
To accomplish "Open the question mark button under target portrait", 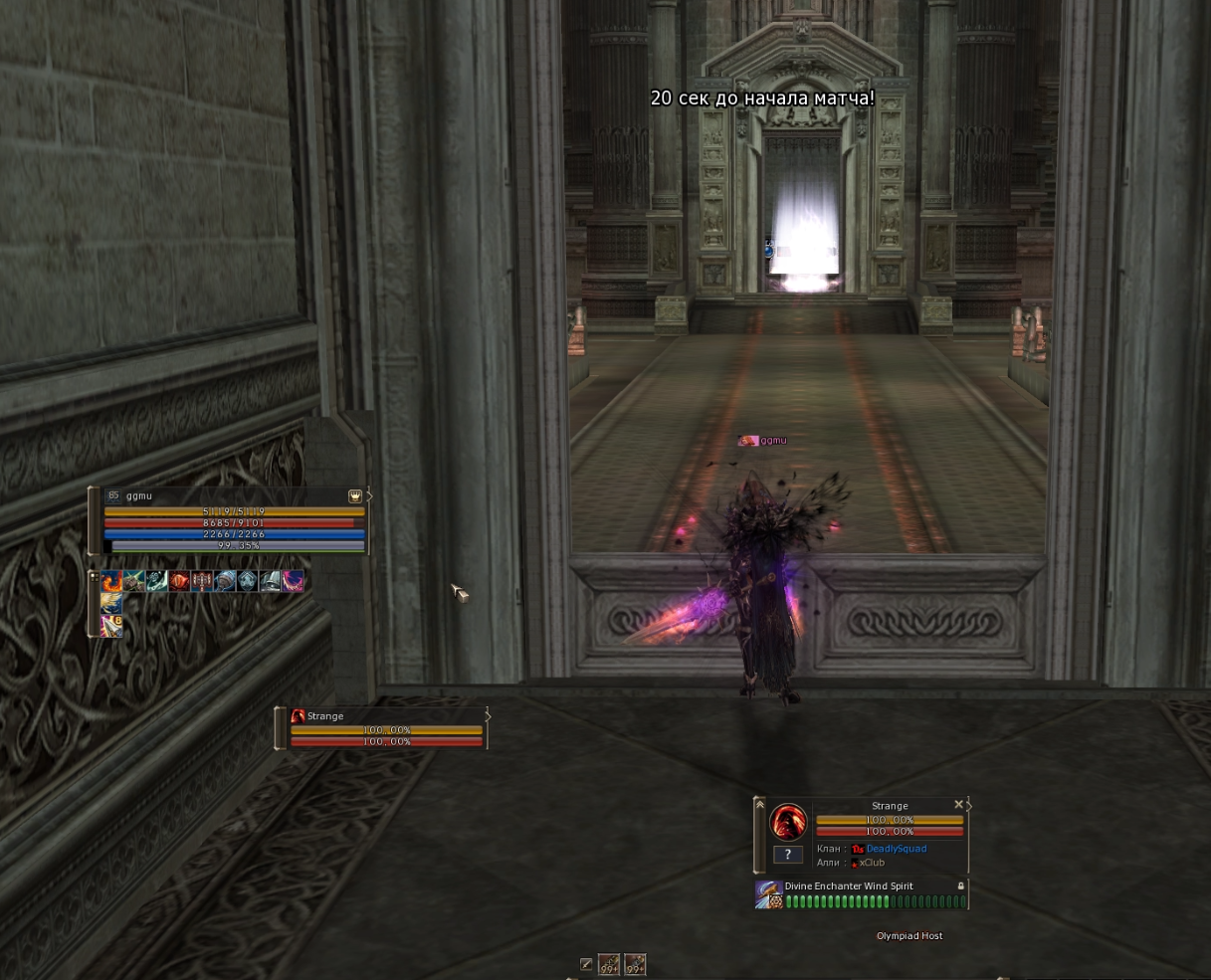I will pos(787,854).
